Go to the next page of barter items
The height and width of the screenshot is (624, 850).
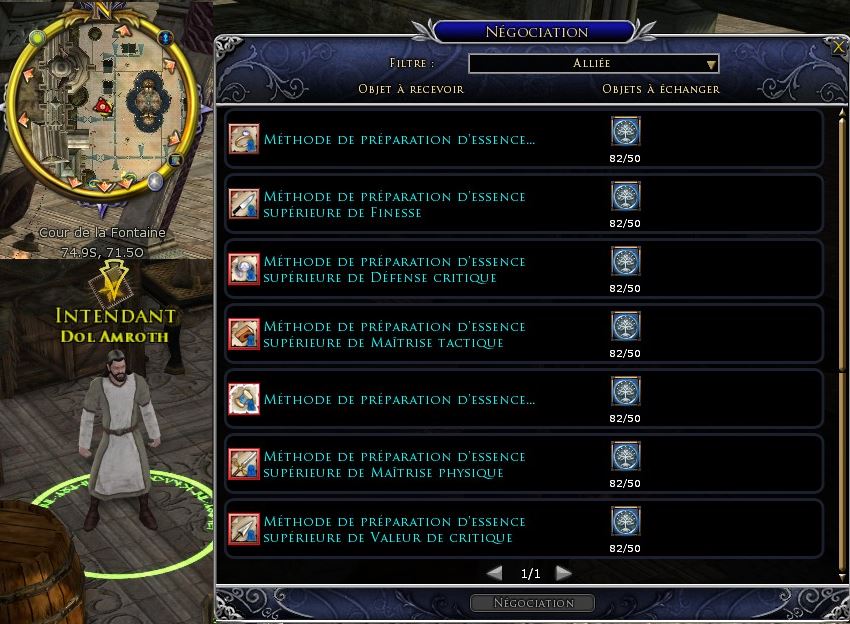[x=563, y=573]
